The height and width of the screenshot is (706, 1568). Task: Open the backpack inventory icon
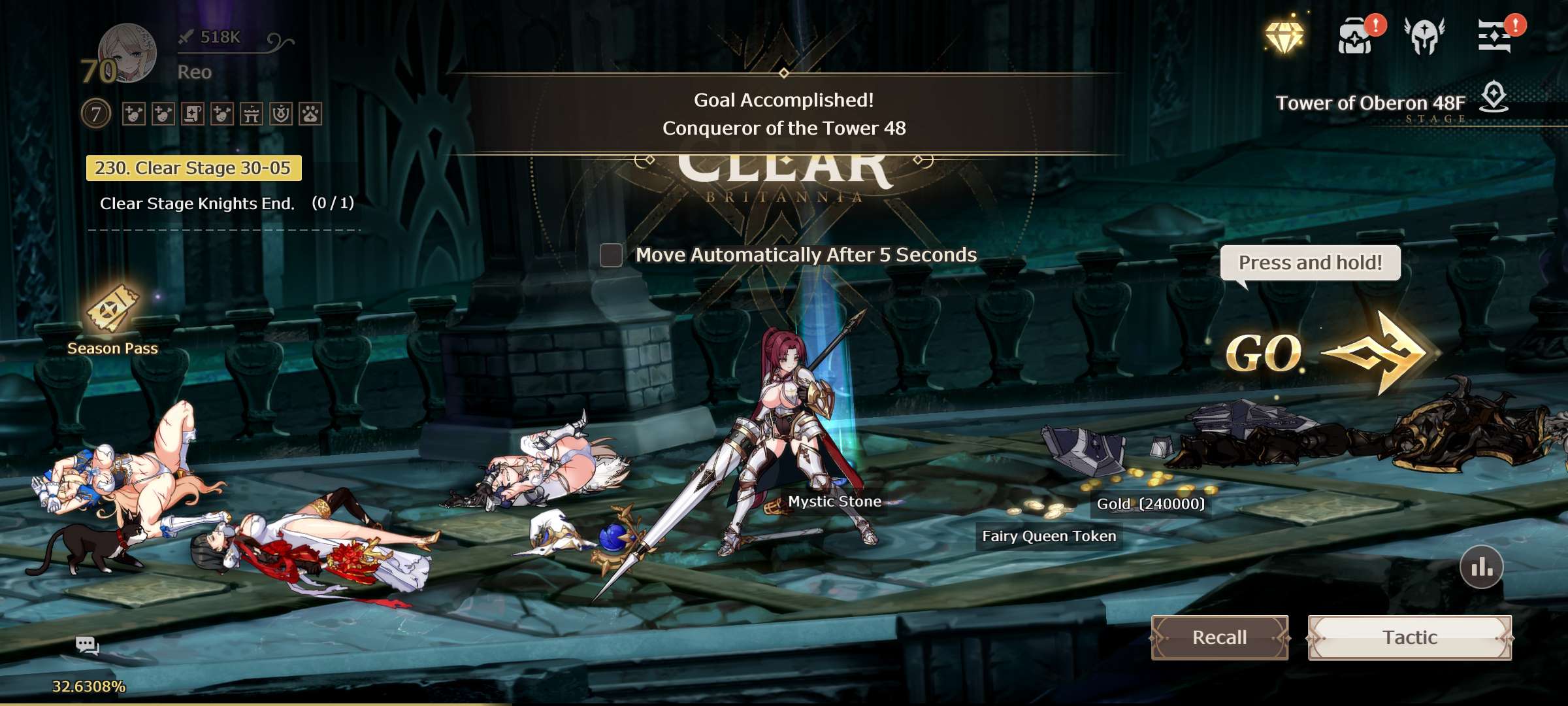(1356, 37)
